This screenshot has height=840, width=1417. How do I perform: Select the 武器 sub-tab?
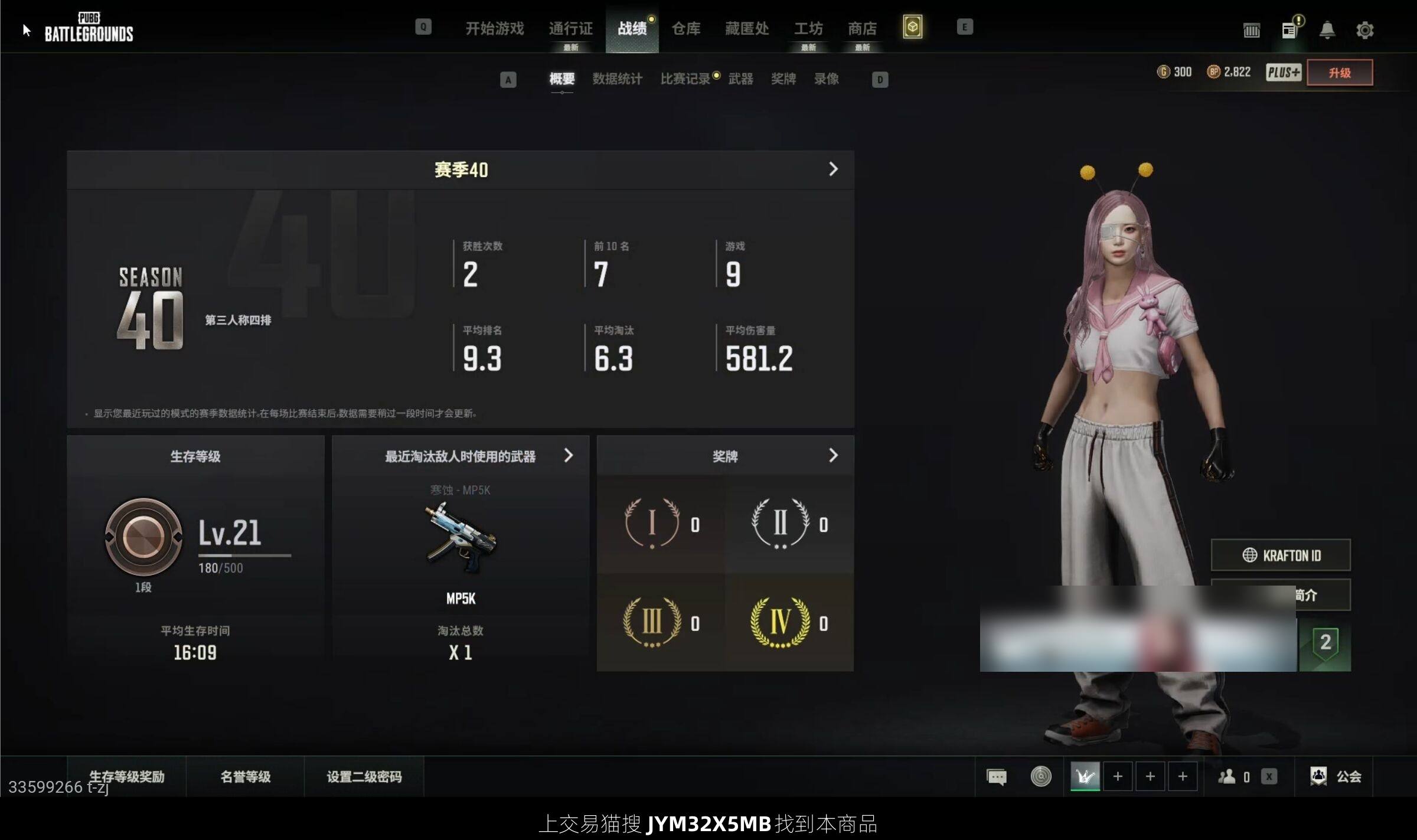pyautogui.click(x=740, y=79)
